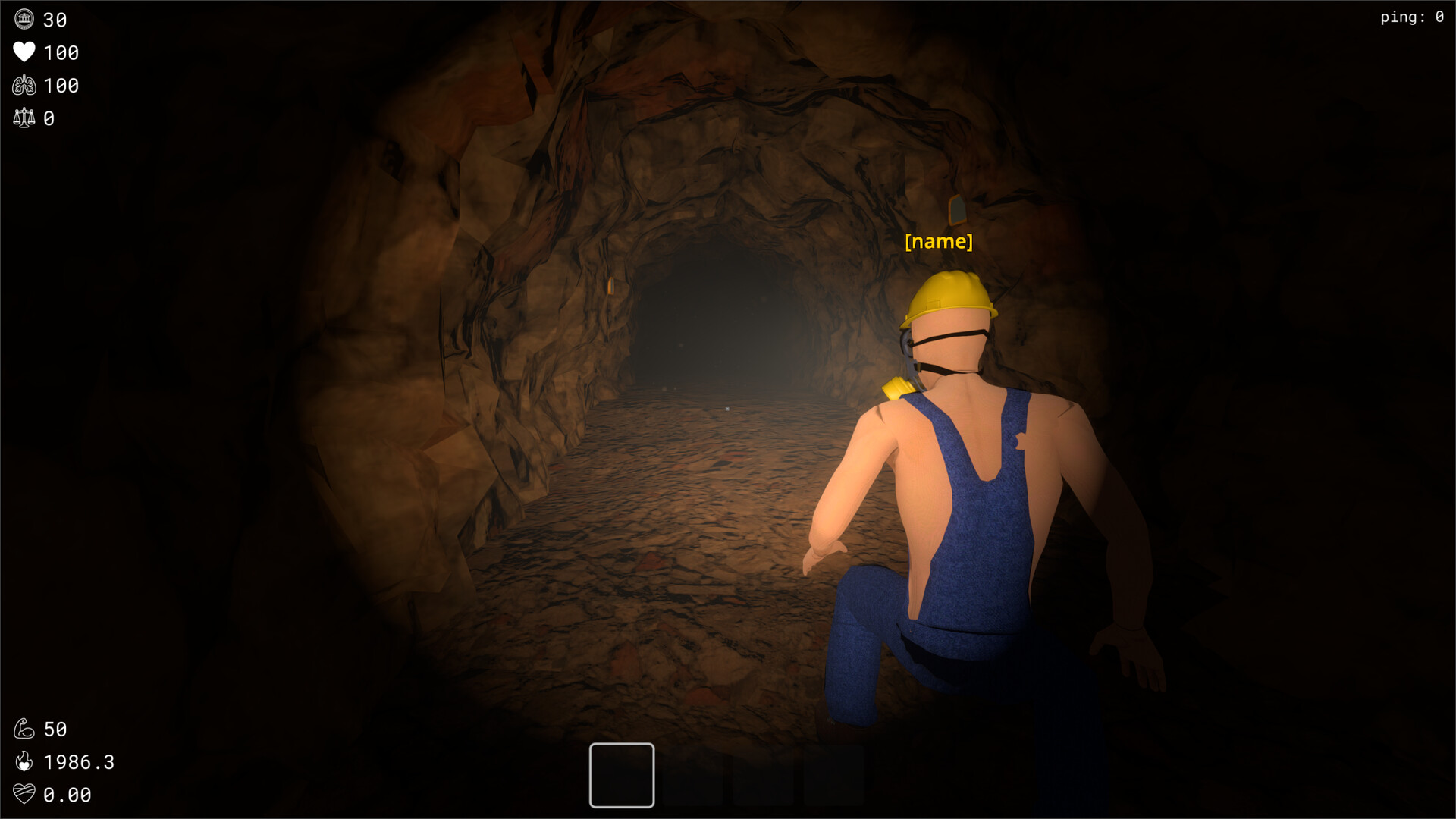Click the bank coin currency icon
The width and height of the screenshot is (1456, 819).
[x=25, y=20]
